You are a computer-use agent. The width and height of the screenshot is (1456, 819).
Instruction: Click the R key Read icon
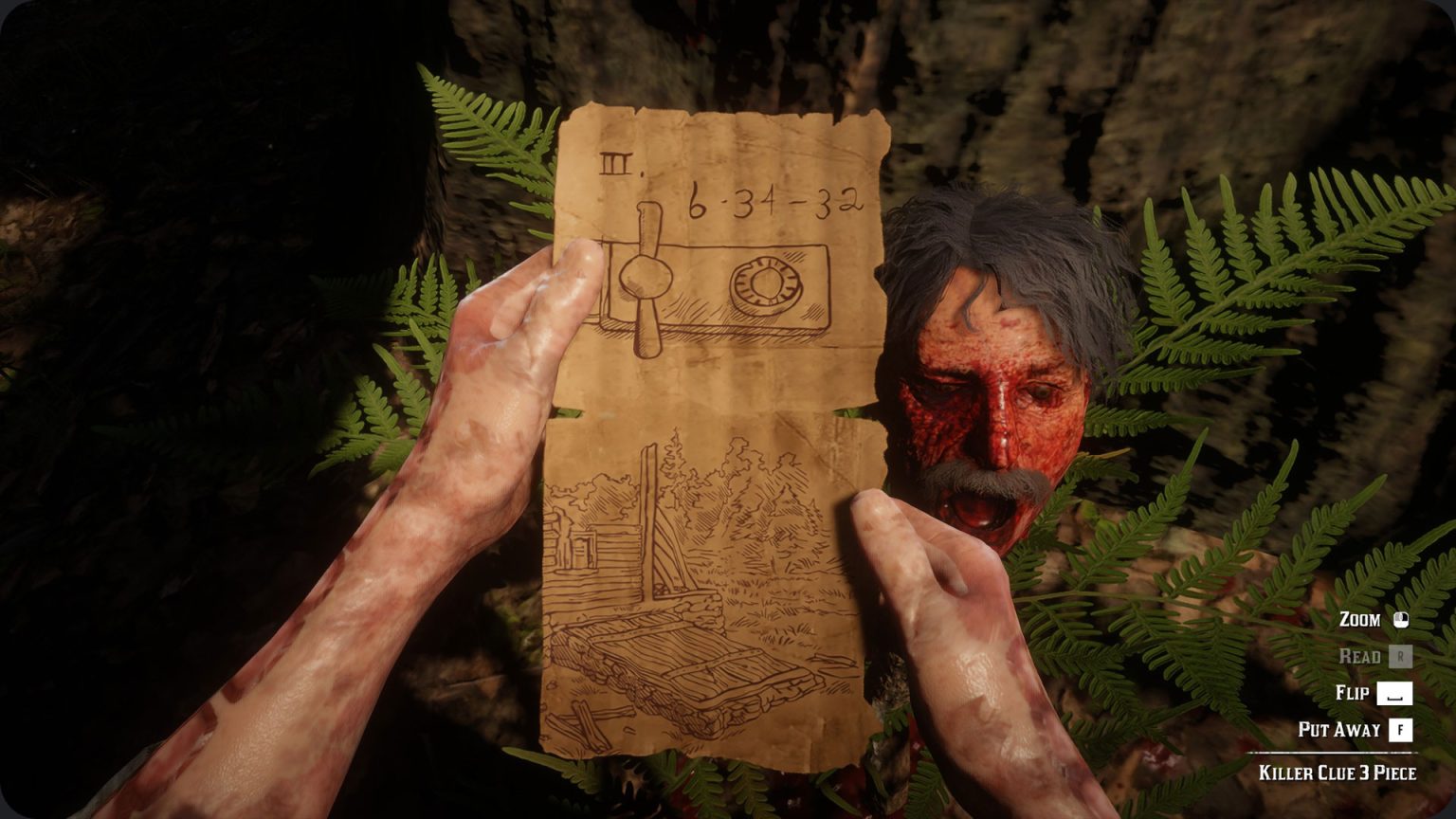pos(1402,655)
